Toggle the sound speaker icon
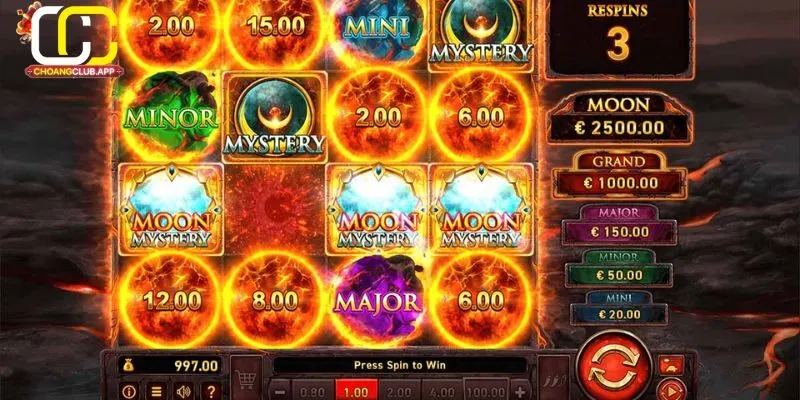The image size is (800, 400). click(184, 391)
